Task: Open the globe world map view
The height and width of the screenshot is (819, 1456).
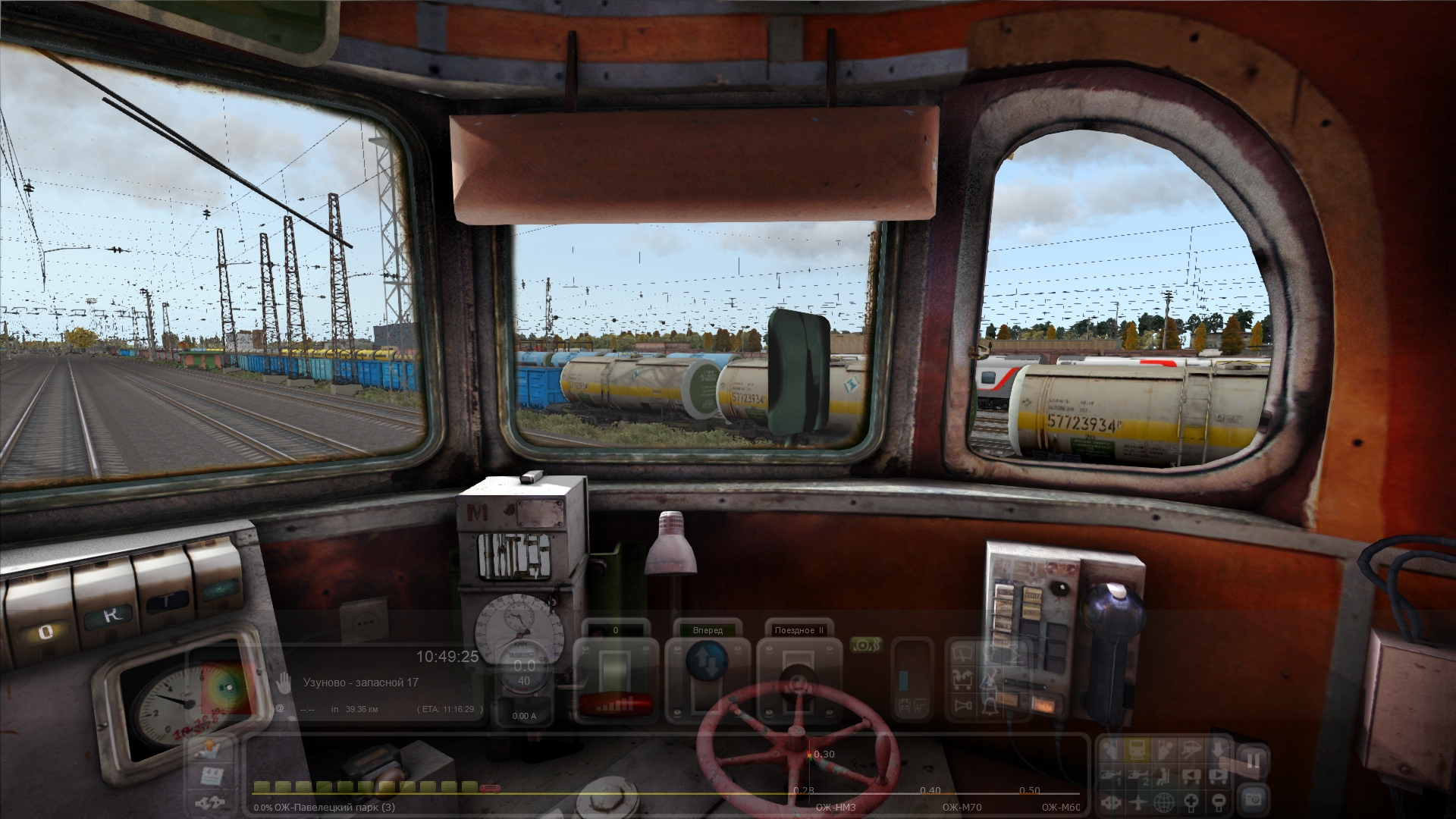Action: (1164, 802)
